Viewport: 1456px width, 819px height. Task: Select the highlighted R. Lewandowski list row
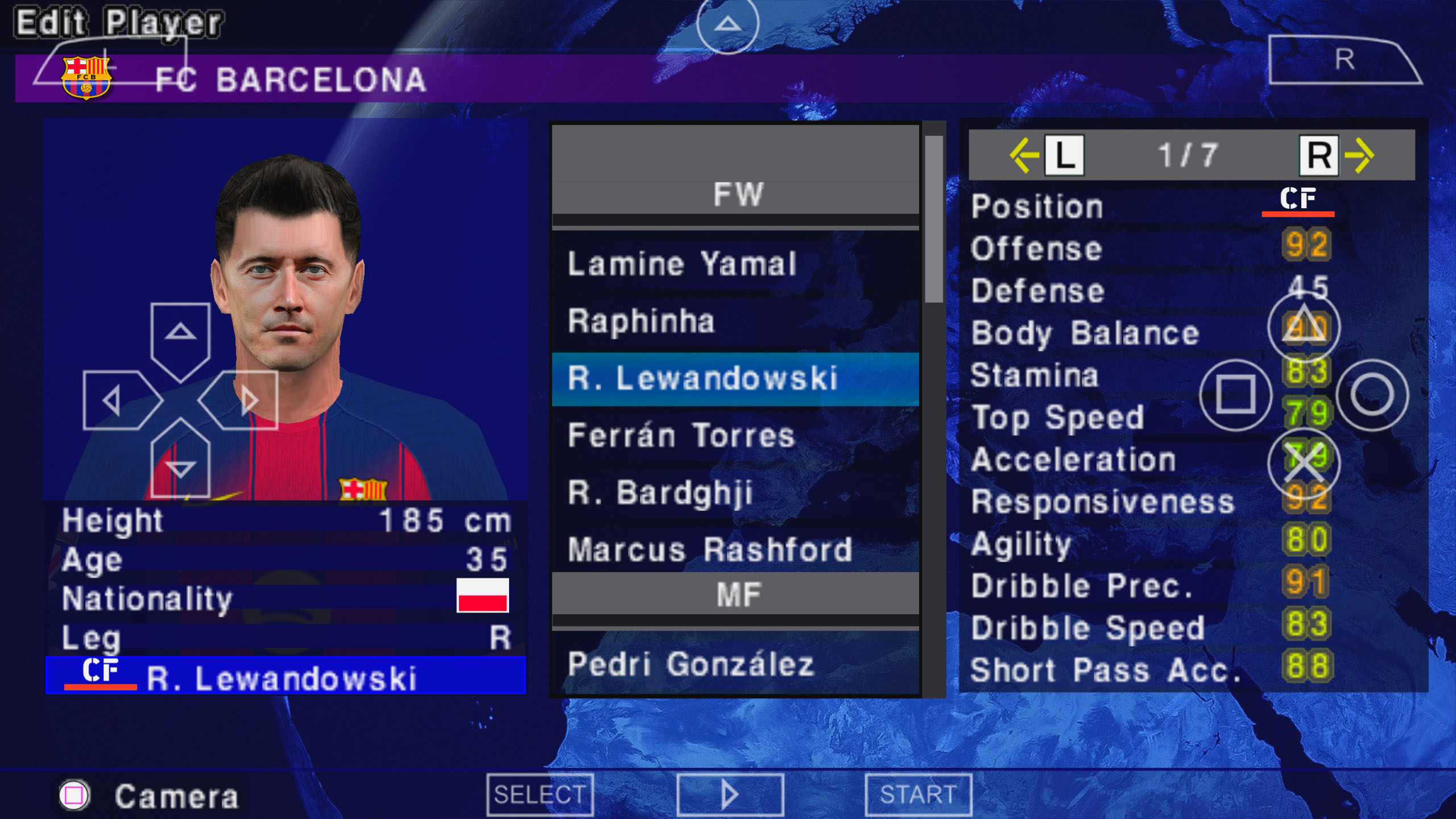pos(735,379)
